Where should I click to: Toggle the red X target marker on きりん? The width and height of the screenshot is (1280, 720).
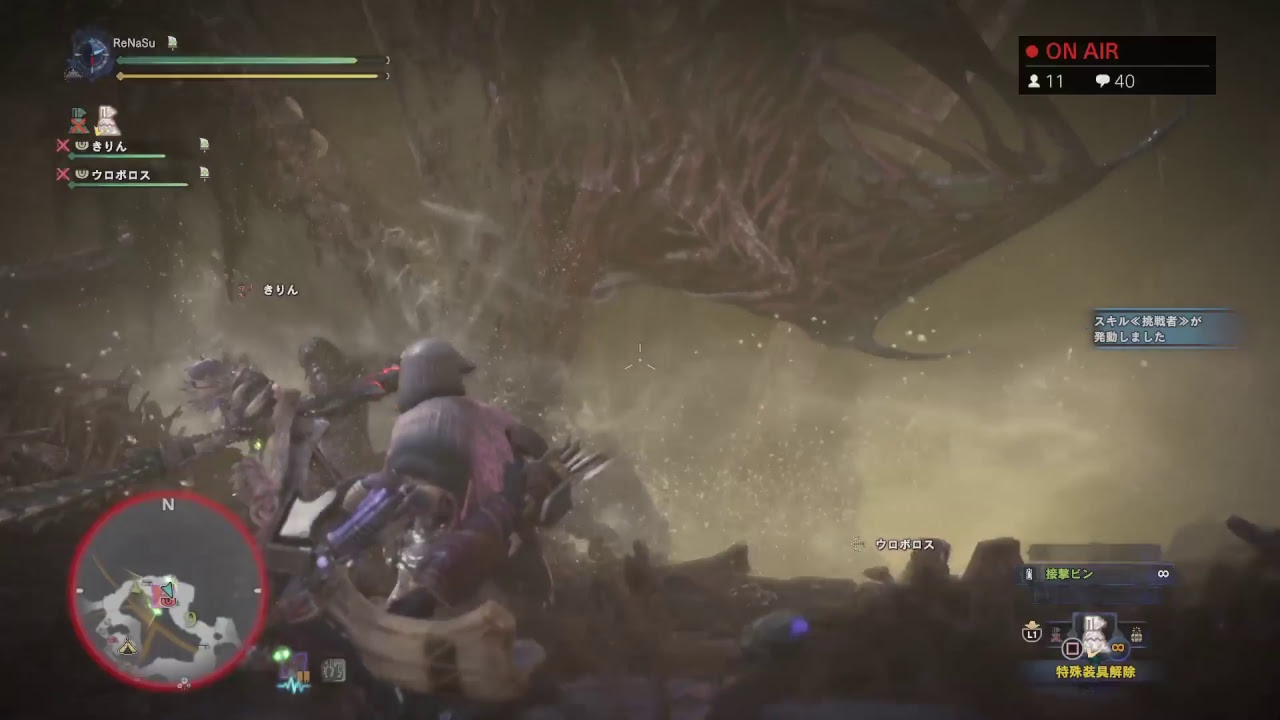tap(63, 146)
